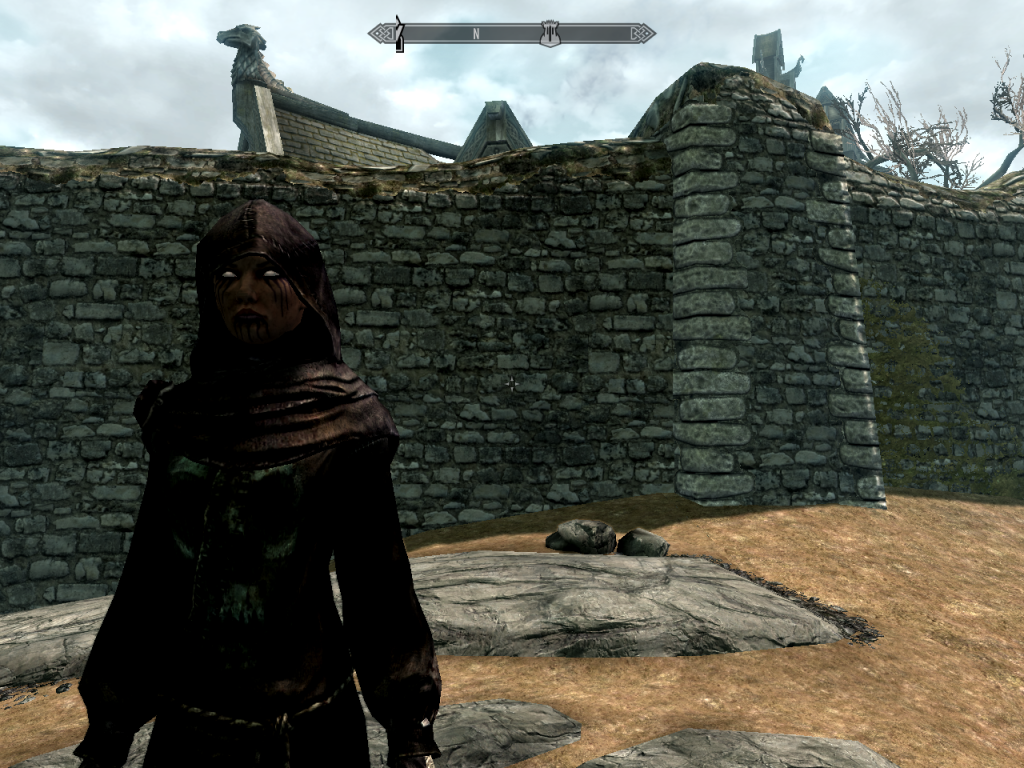
Task: Select the North indicator on the compass bar
Action: point(476,33)
